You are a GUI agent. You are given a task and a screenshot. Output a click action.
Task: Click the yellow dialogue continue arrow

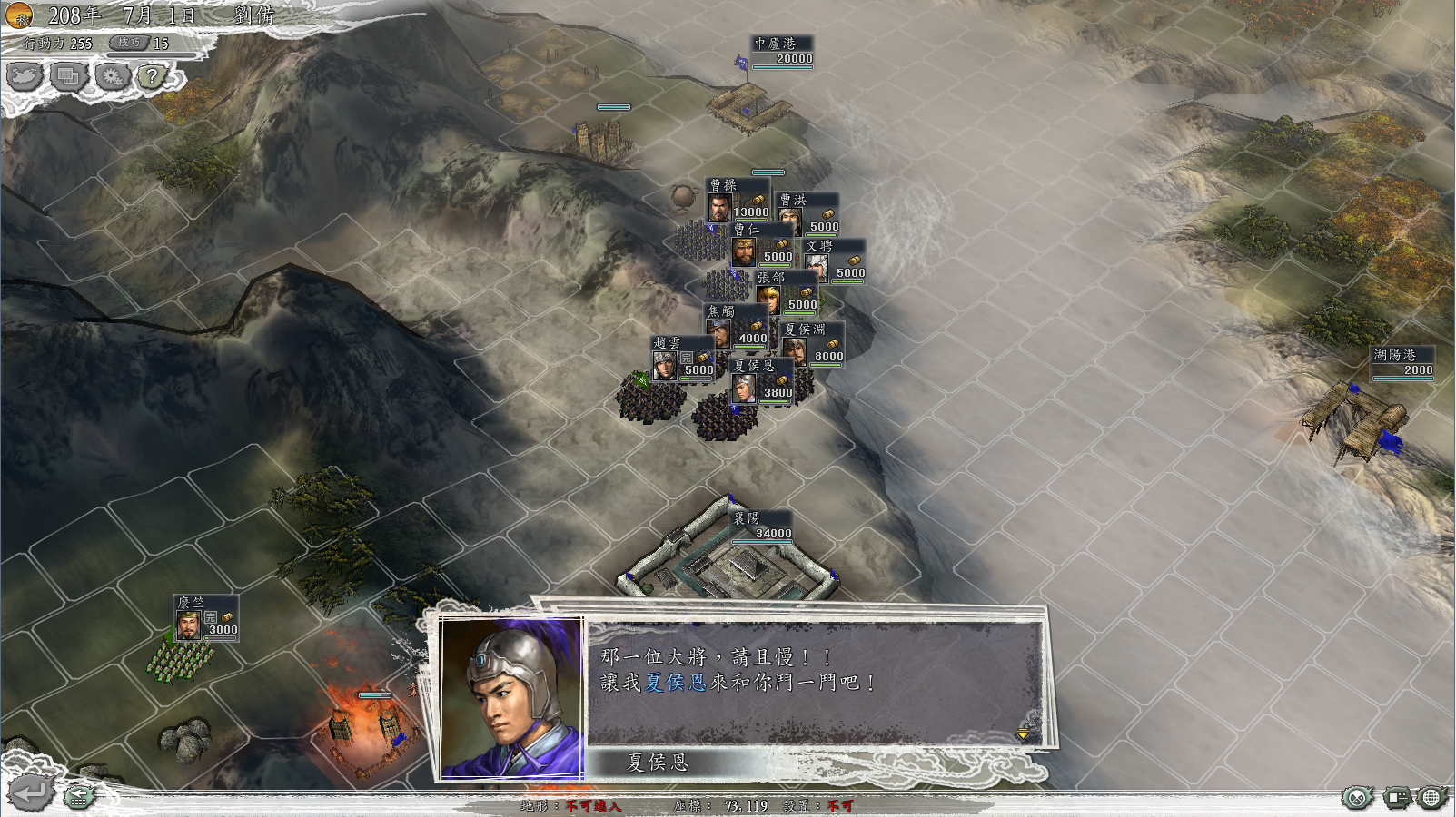point(1024,734)
